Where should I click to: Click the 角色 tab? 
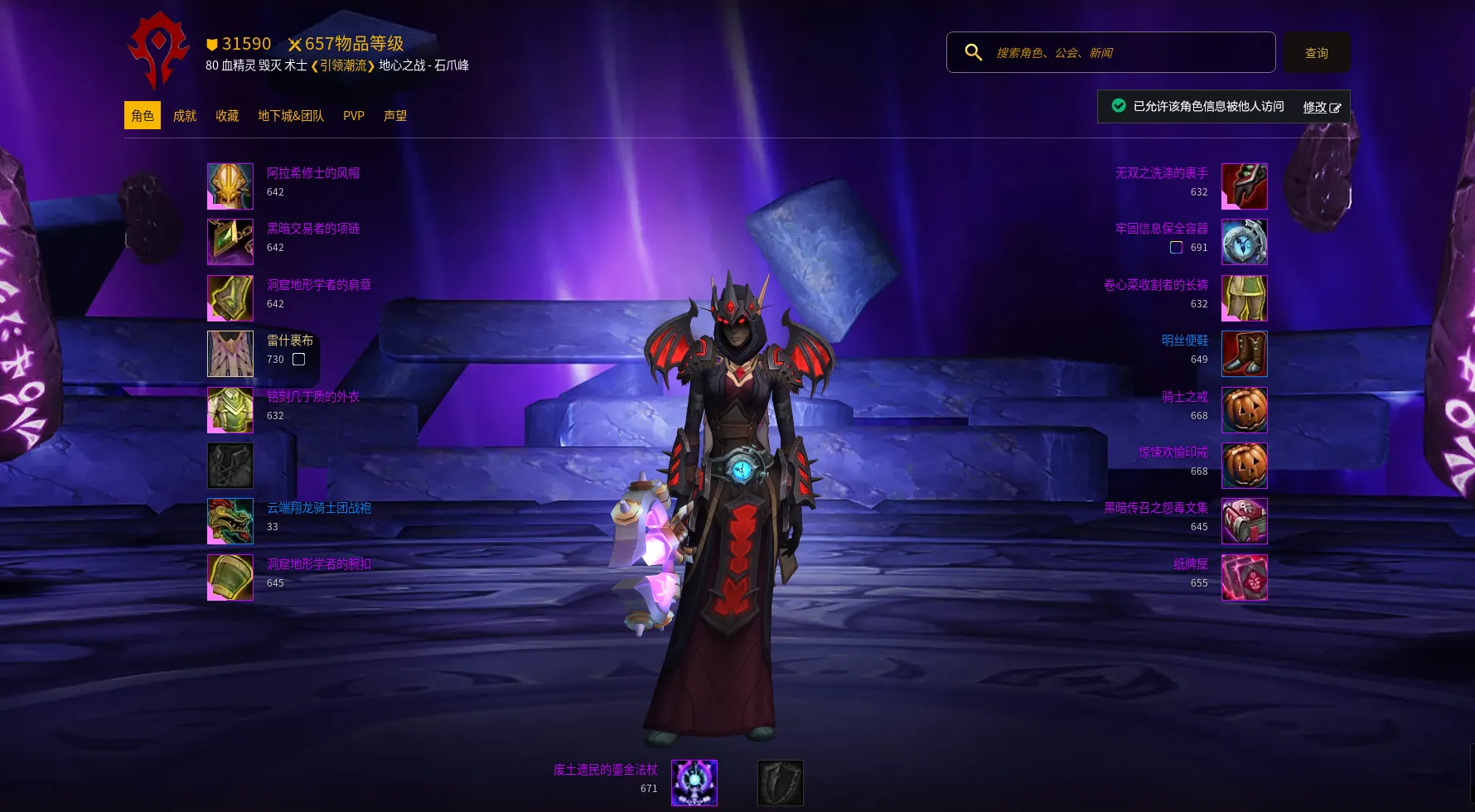tap(143, 116)
